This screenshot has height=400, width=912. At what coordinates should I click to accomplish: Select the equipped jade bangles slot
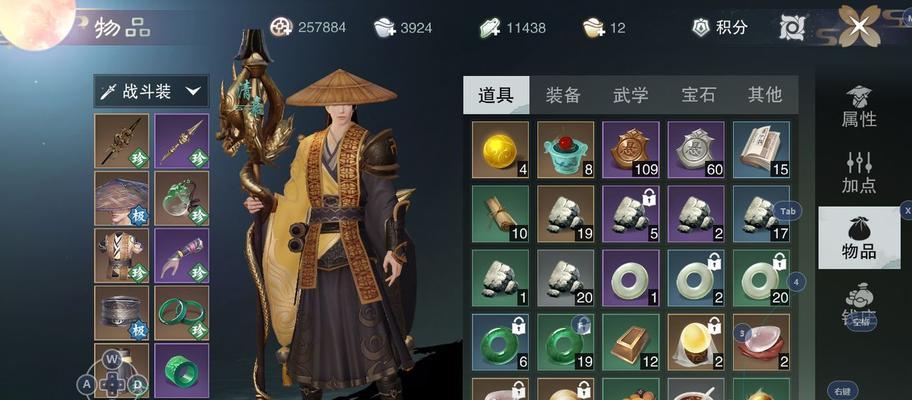pos(181,313)
